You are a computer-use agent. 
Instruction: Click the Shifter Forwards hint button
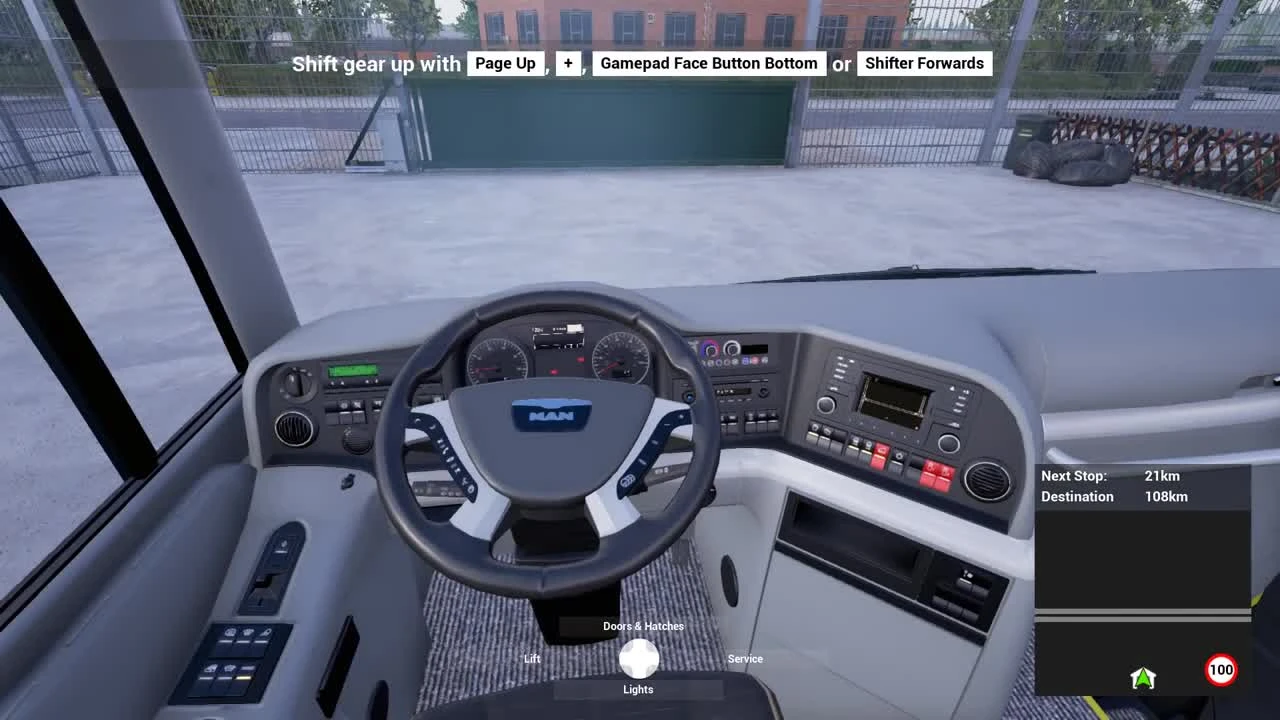coord(924,63)
